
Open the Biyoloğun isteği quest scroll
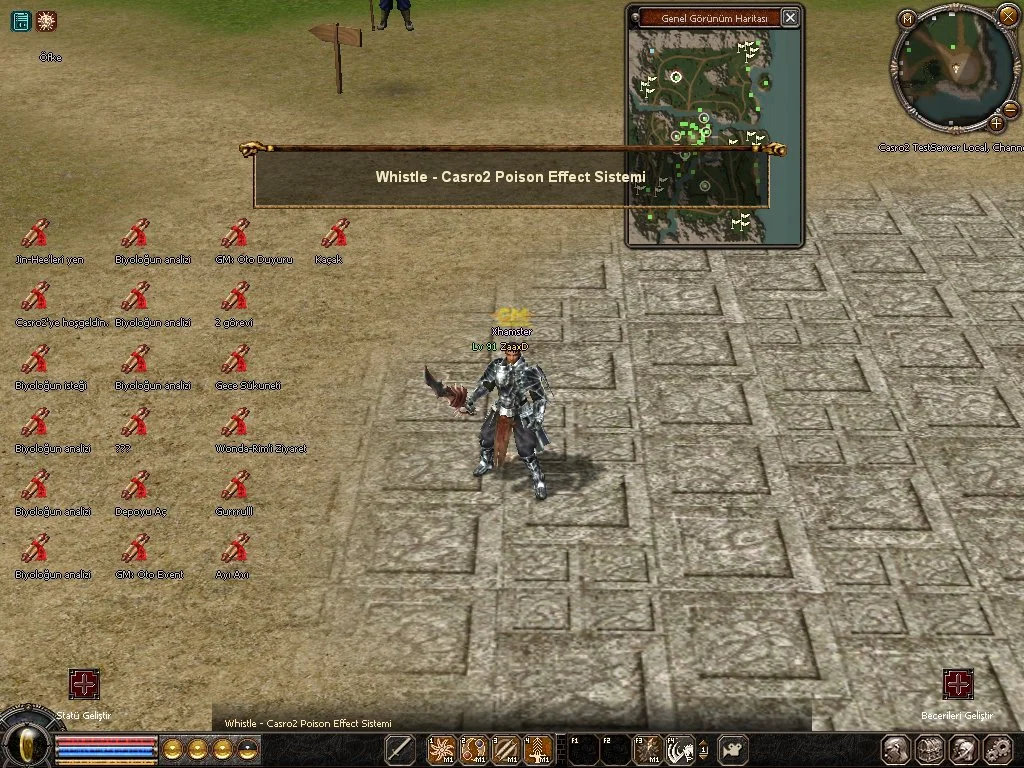pos(36,360)
